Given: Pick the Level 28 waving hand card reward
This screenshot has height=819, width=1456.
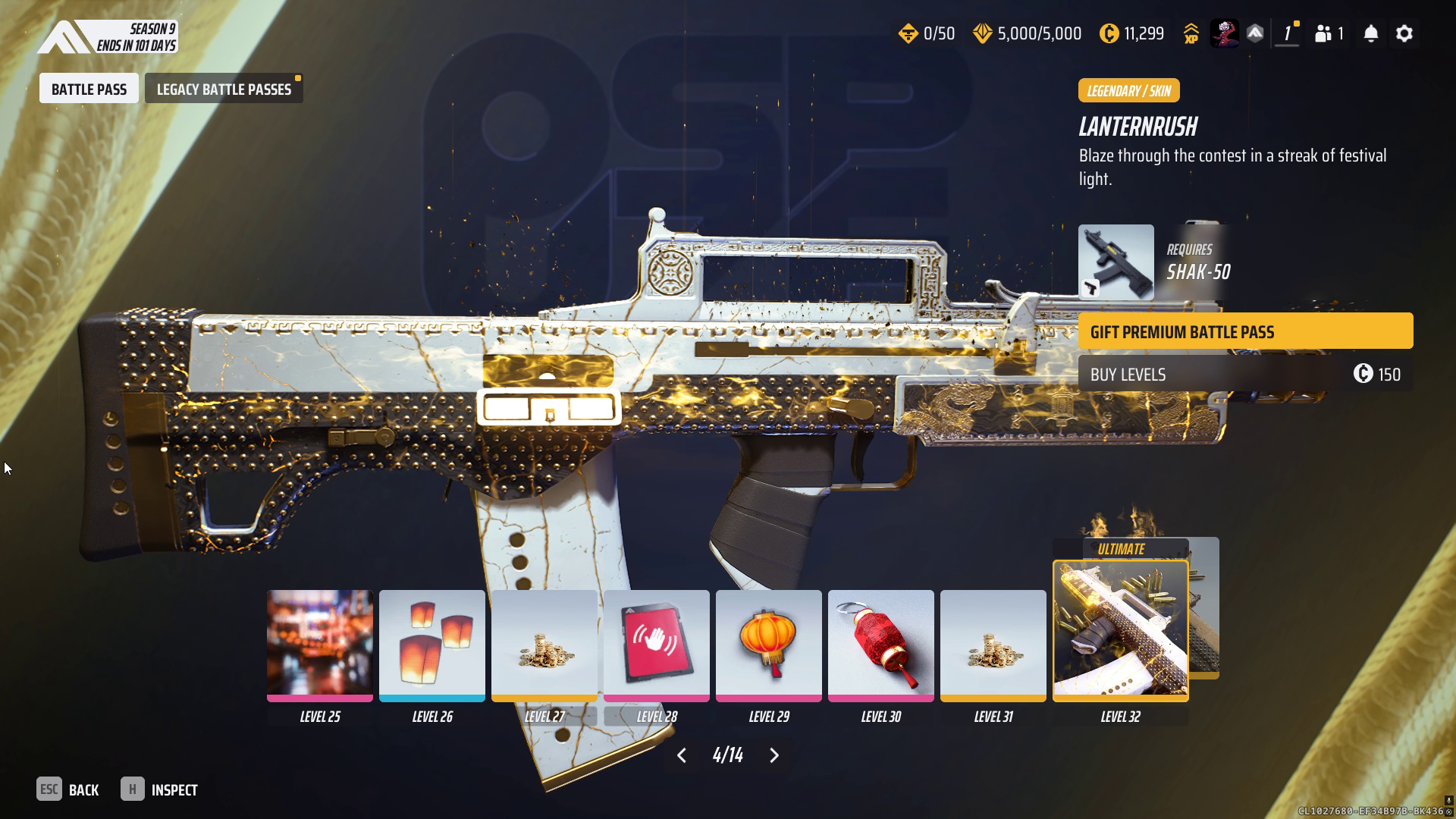Looking at the screenshot, I should pos(656,645).
